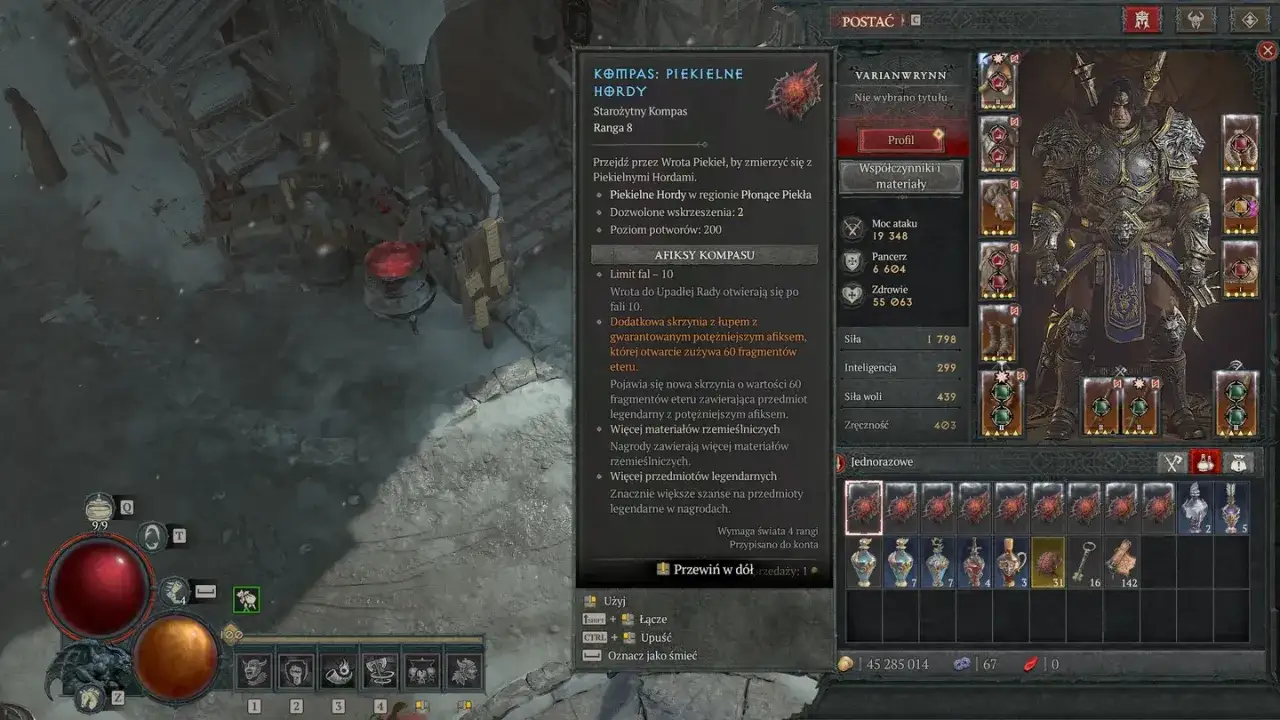Open the emote wheel icon bound to T
Image resolution: width=1280 pixels, height=720 pixels.
tap(150, 536)
